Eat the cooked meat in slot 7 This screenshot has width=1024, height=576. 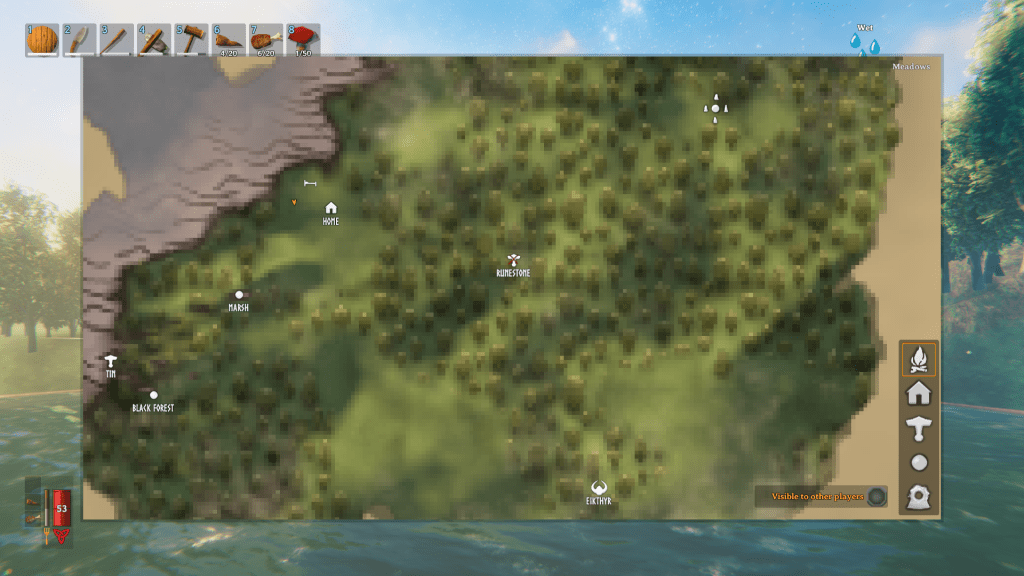point(266,40)
